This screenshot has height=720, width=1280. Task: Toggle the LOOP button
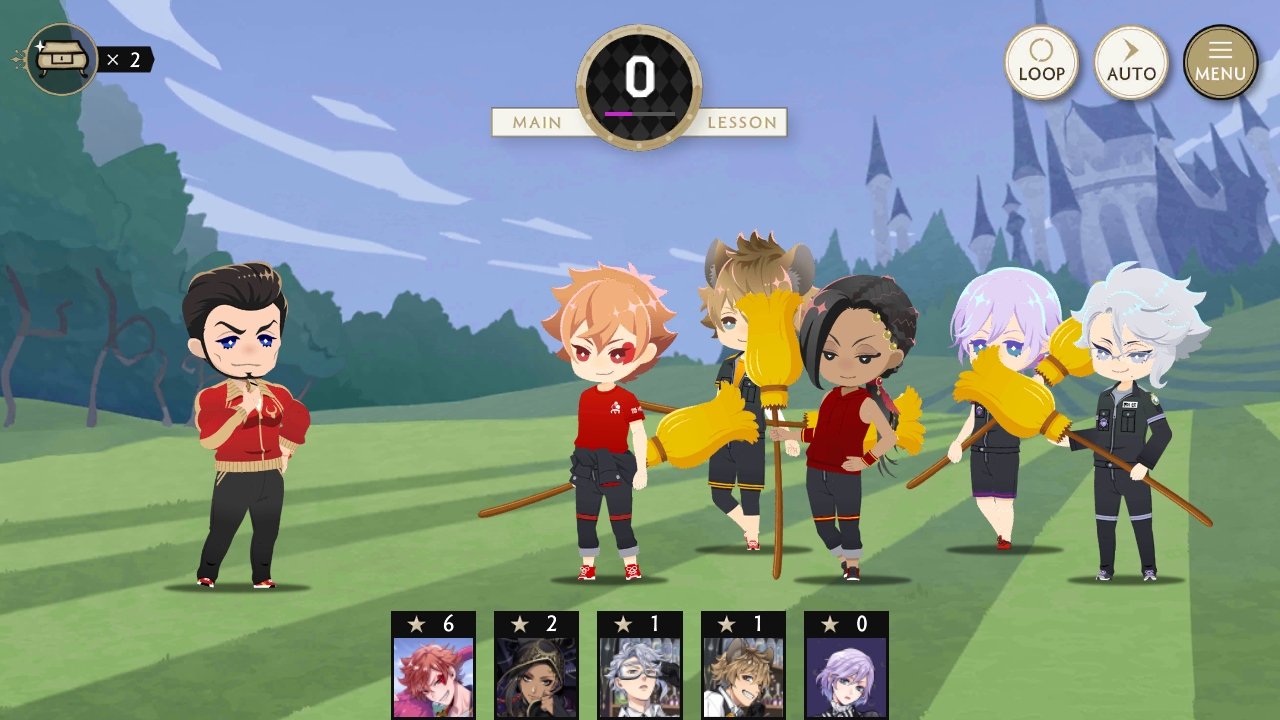coord(1041,62)
